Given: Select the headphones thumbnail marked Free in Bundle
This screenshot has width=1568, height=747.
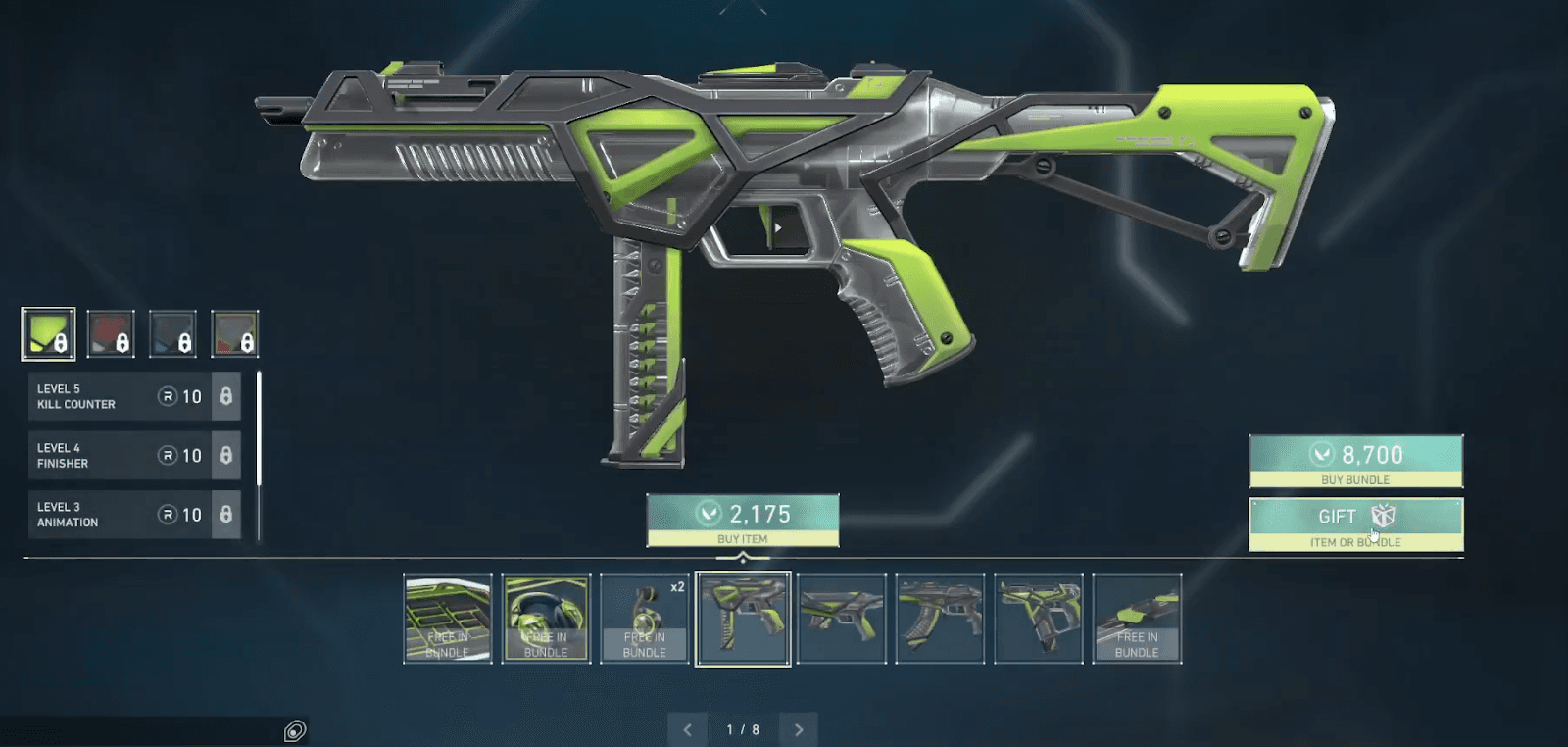Looking at the screenshot, I should (x=547, y=620).
